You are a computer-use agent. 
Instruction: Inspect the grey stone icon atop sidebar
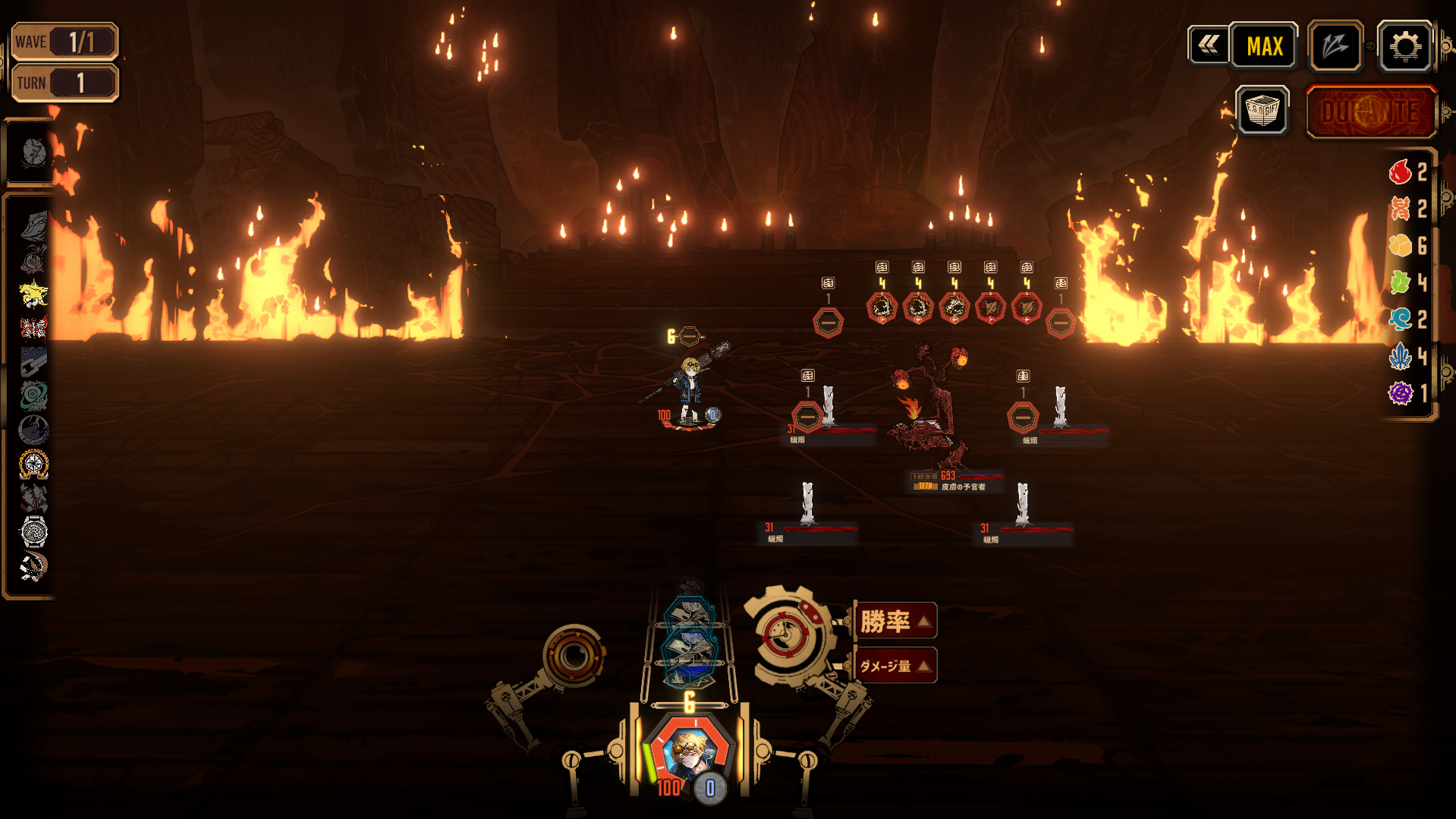[33, 153]
